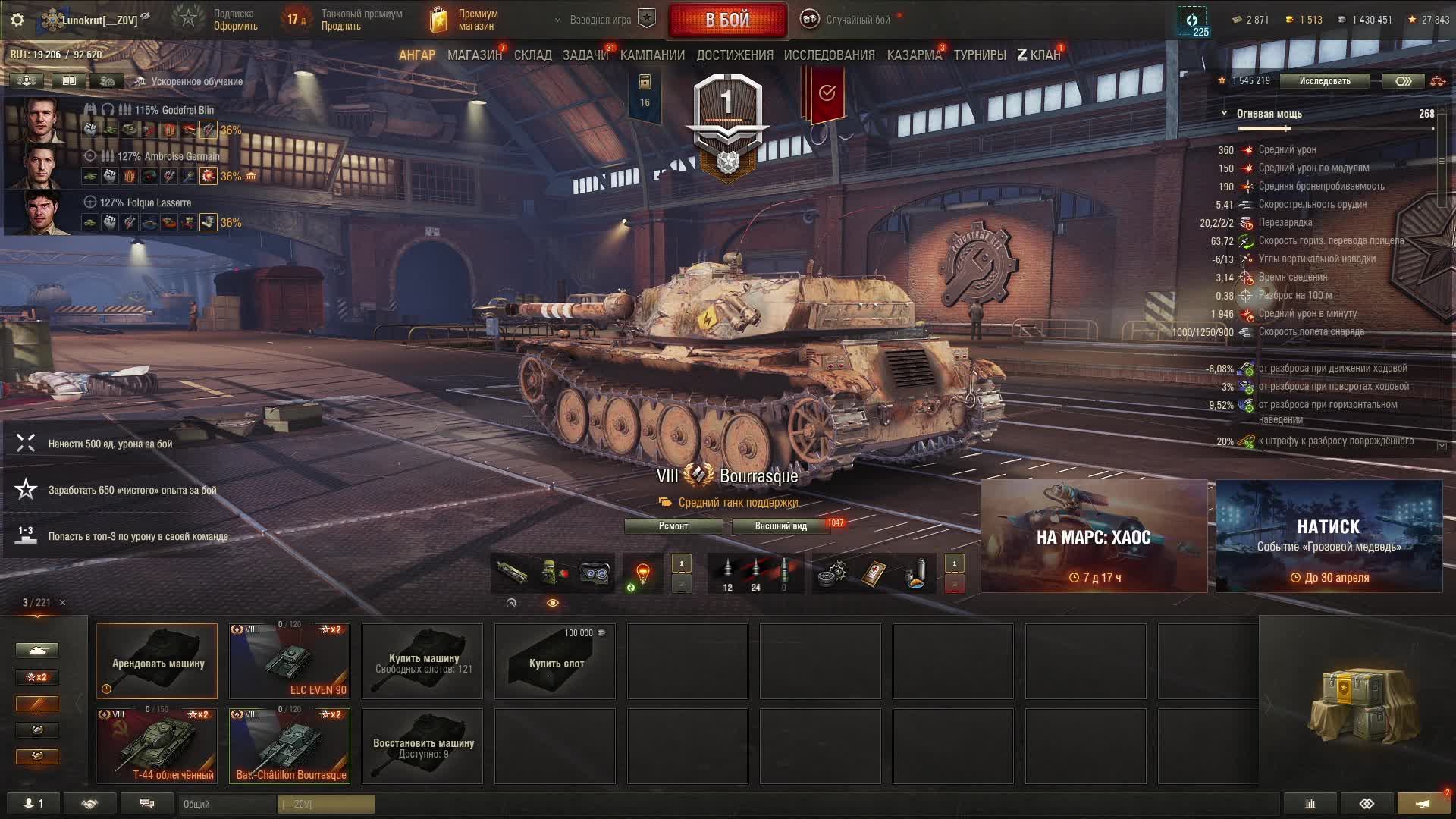
Task: Open the ТУРНИРЫ tab
Action: pyautogui.click(x=980, y=55)
